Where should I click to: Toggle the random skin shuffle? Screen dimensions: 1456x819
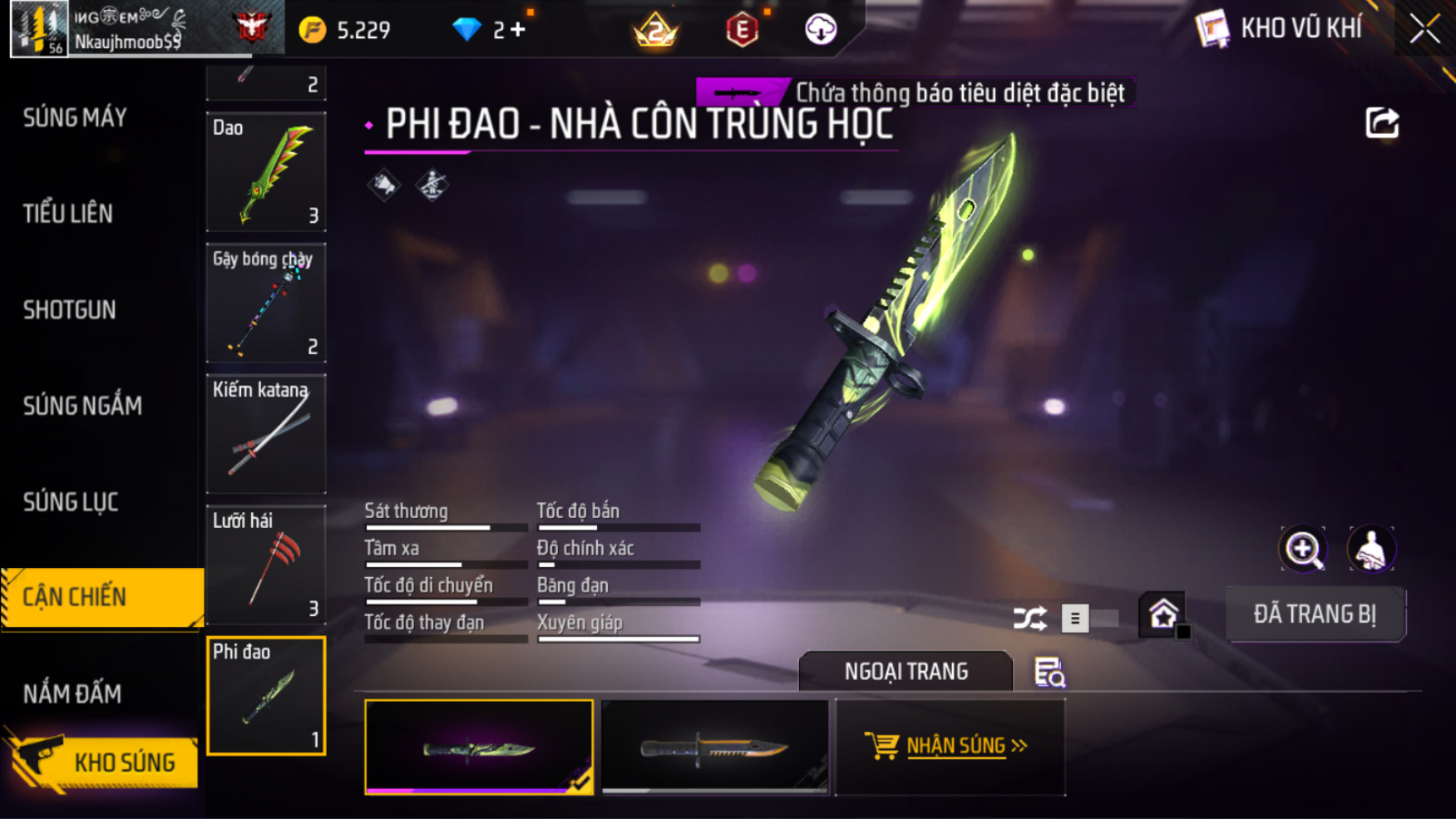1030,619
